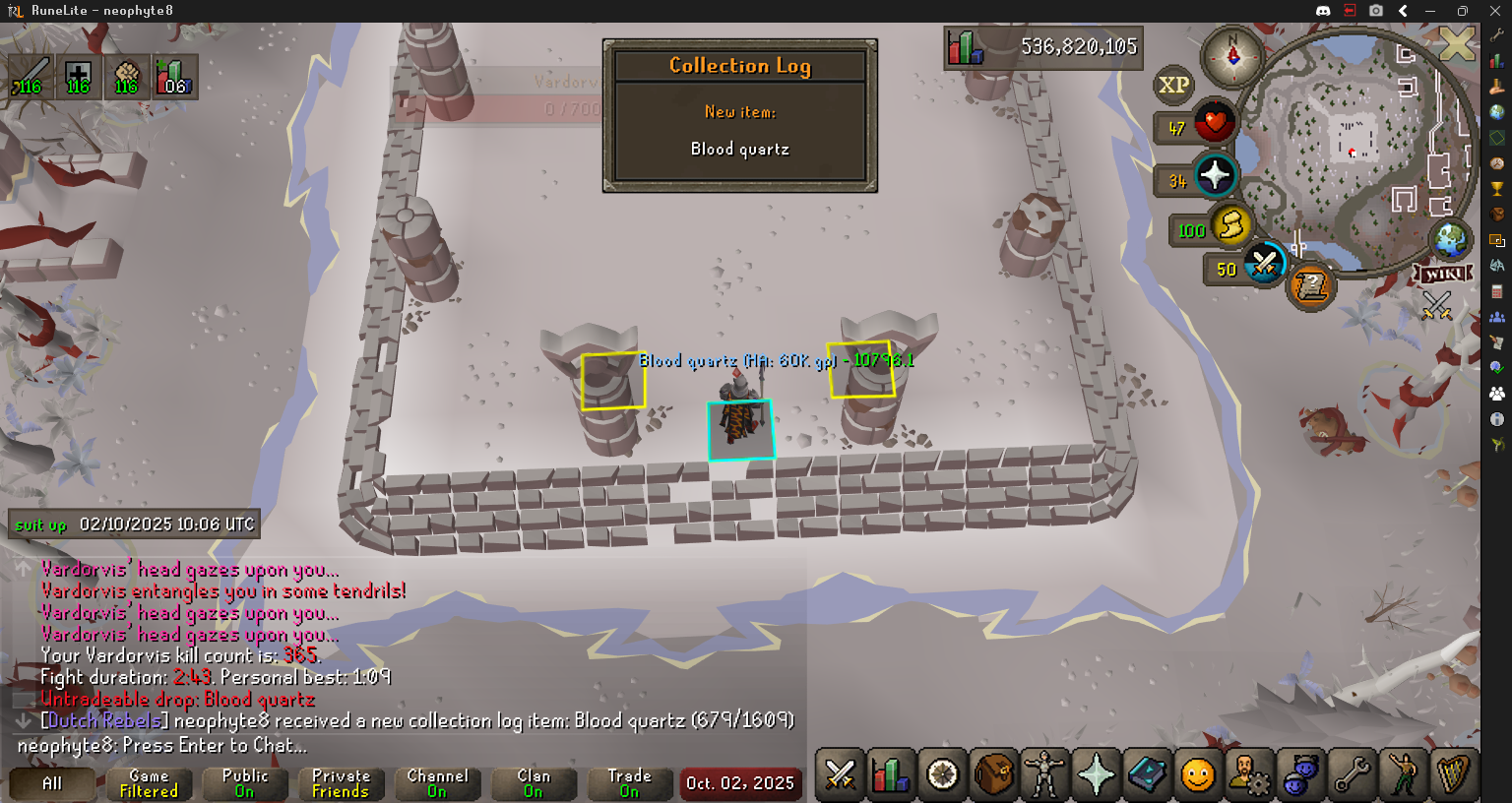Open the Inventory backpack tab
The image size is (1512, 803).
(993, 774)
